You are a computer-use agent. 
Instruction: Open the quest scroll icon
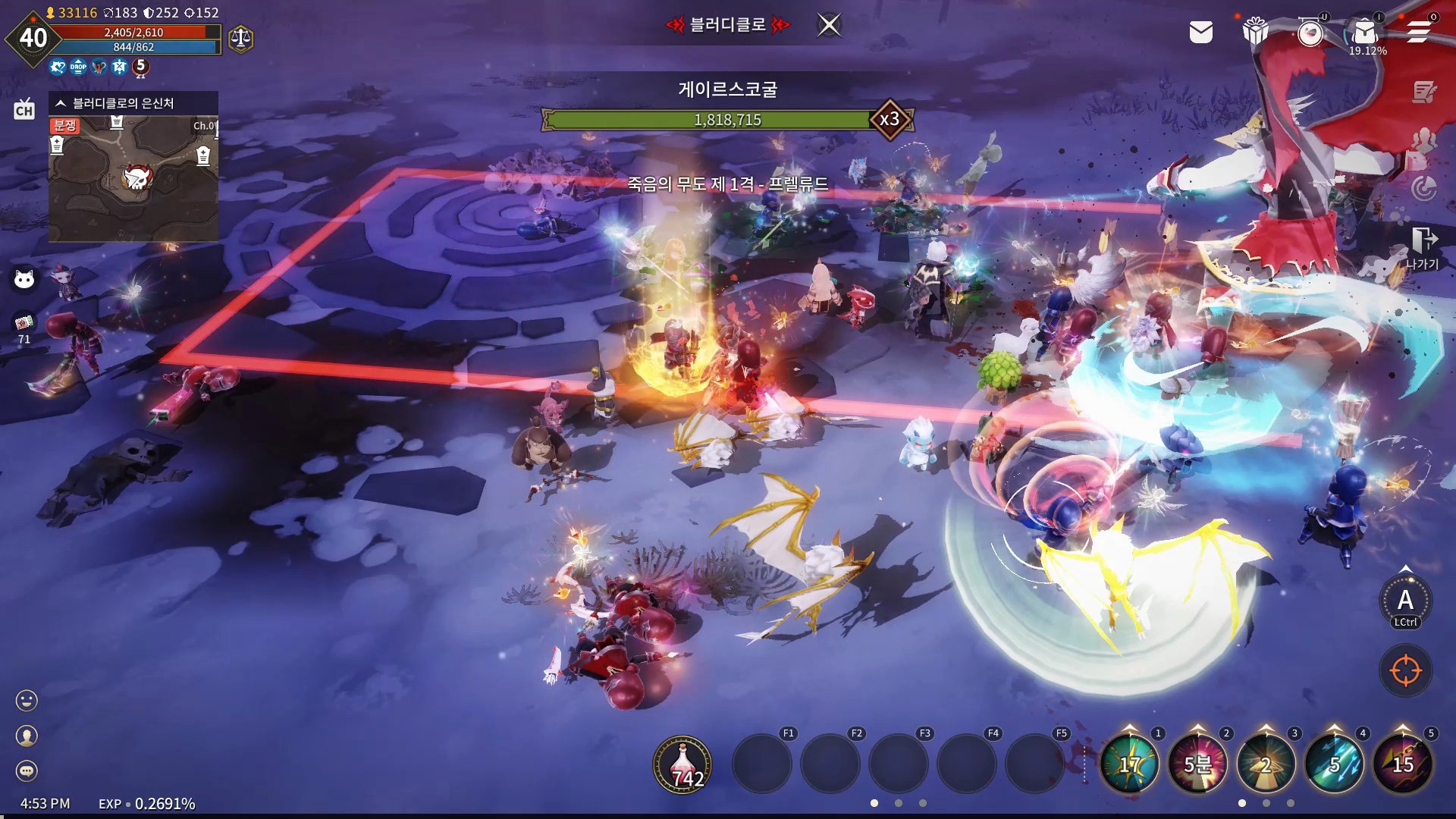pyautogui.click(x=1424, y=93)
